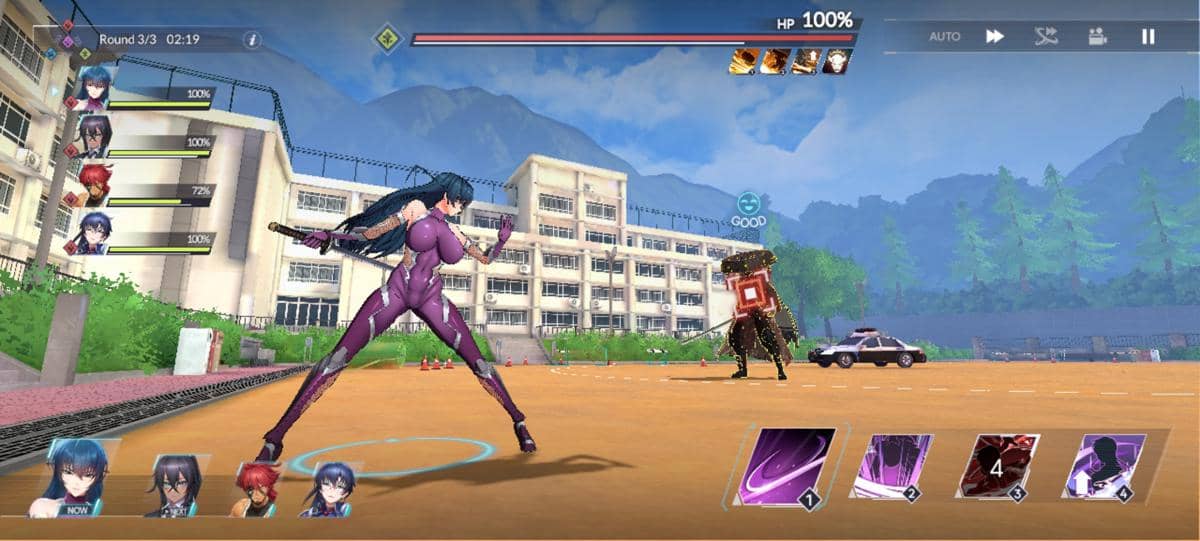Viewport: 1200px width, 541px height.
Task: Use skill 1 purple slash
Action: (x=787, y=465)
